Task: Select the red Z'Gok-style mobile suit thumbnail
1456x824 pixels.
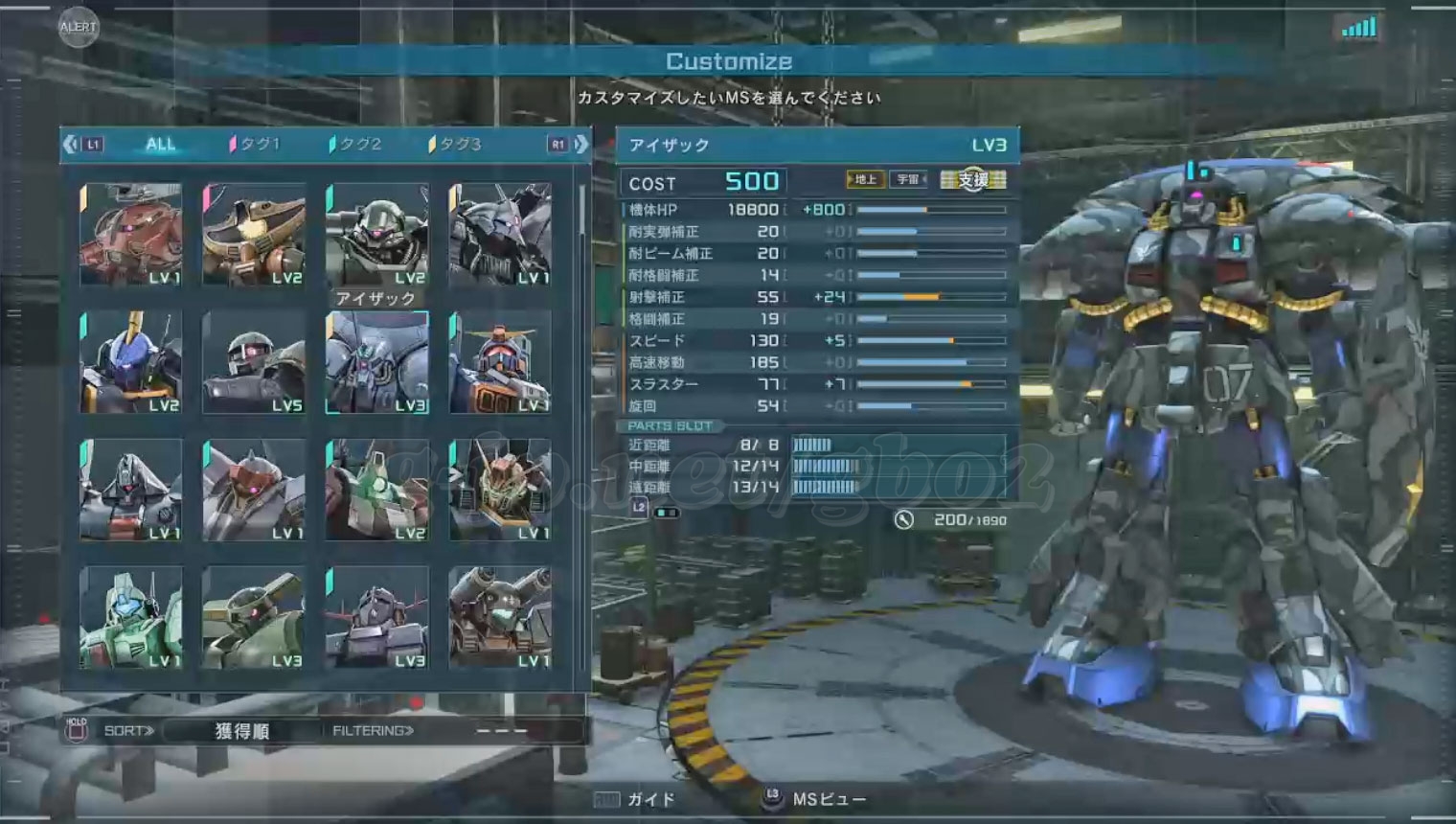Action: click(131, 235)
